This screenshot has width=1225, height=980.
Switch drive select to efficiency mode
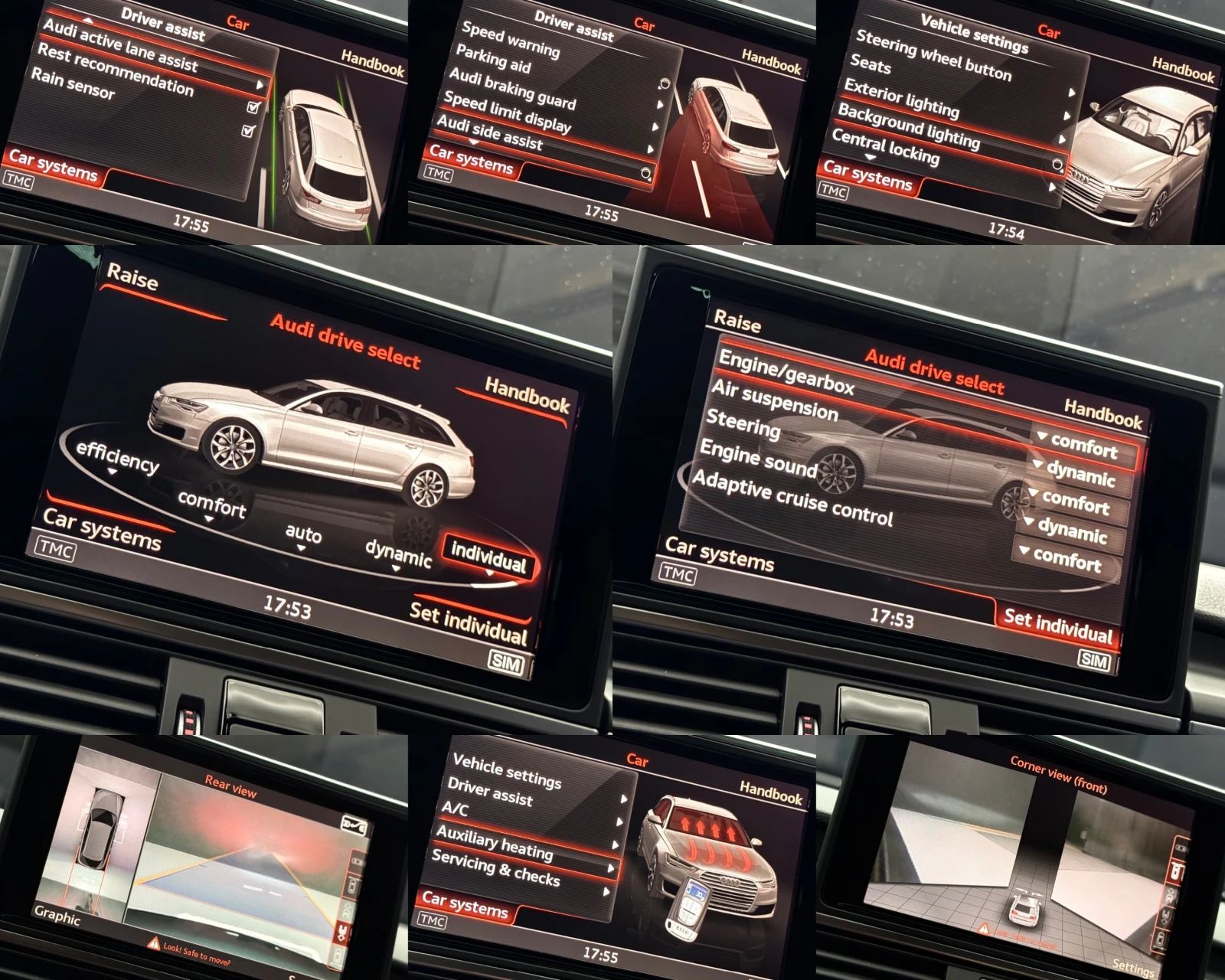pos(117,457)
